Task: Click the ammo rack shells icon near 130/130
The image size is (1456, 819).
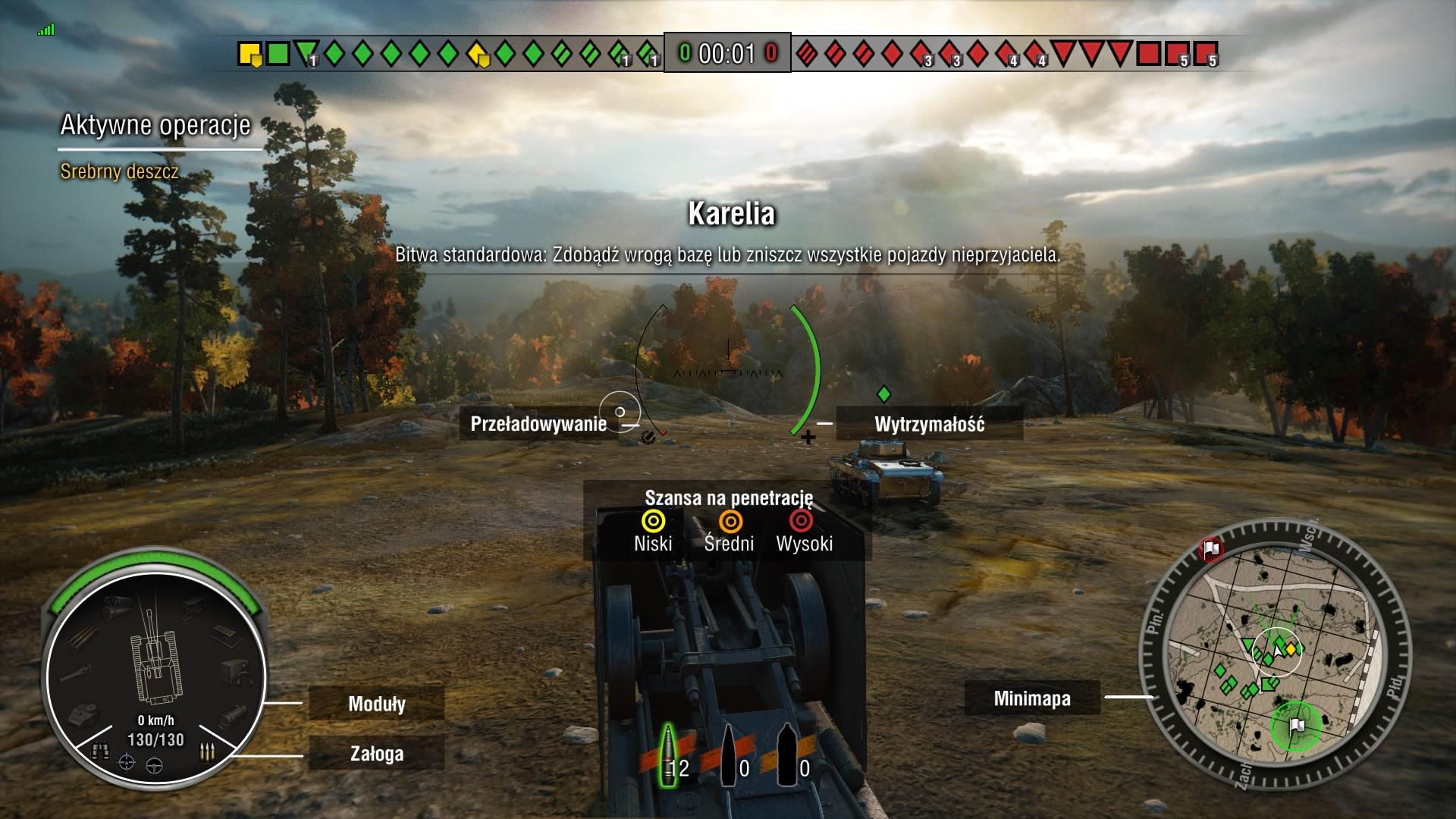Action: pos(207,751)
